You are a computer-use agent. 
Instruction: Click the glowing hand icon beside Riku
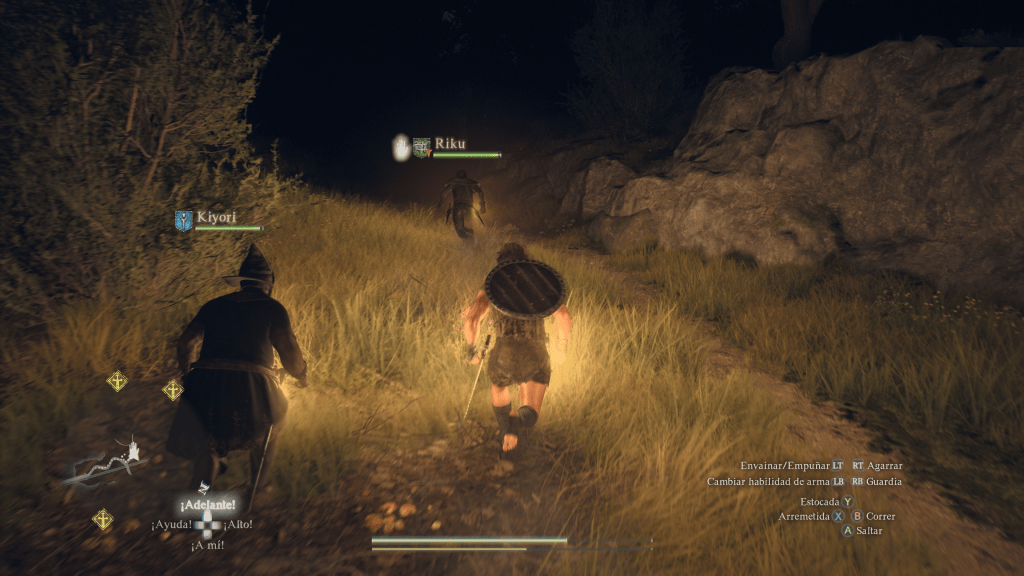click(x=401, y=147)
